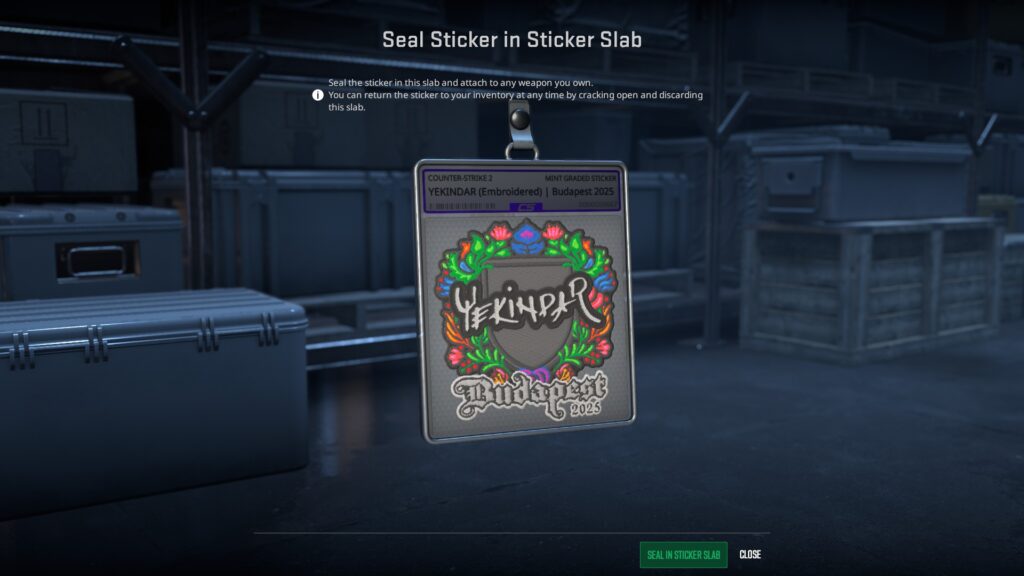Close the sticker slab dialog
Image resolution: width=1024 pixels, height=576 pixels.
point(750,555)
